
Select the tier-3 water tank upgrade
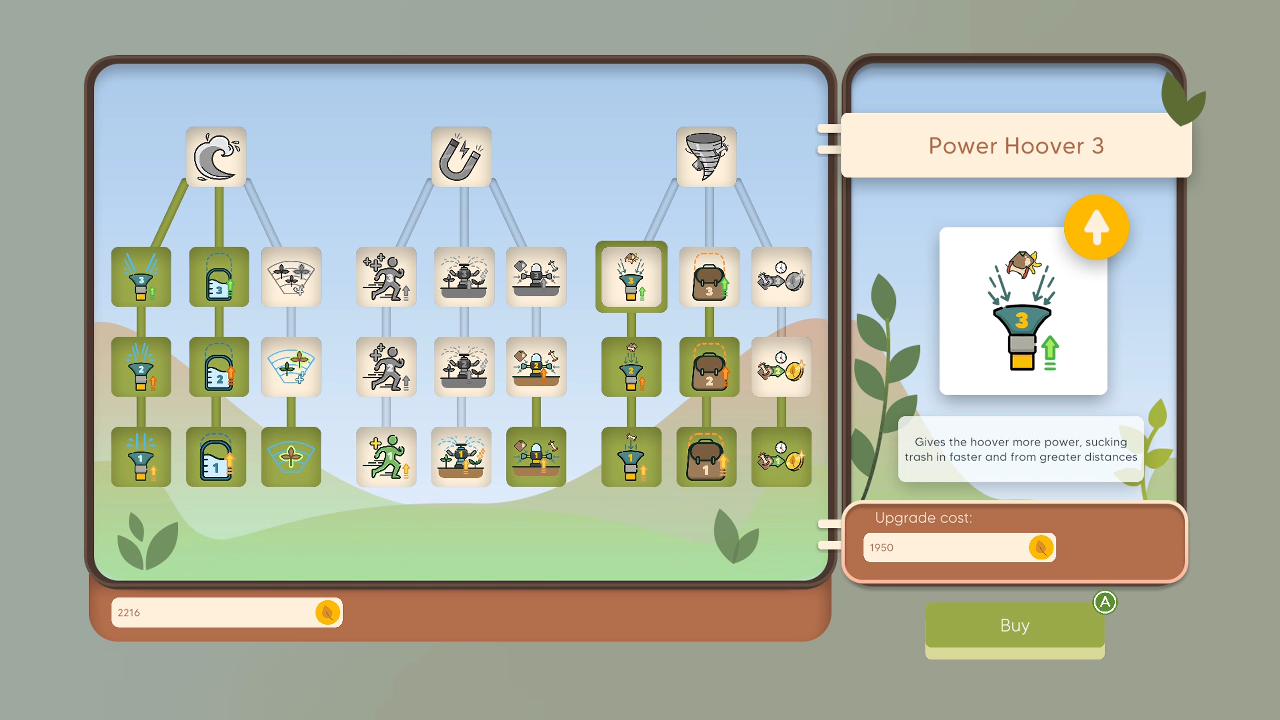[x=216, y=277]
